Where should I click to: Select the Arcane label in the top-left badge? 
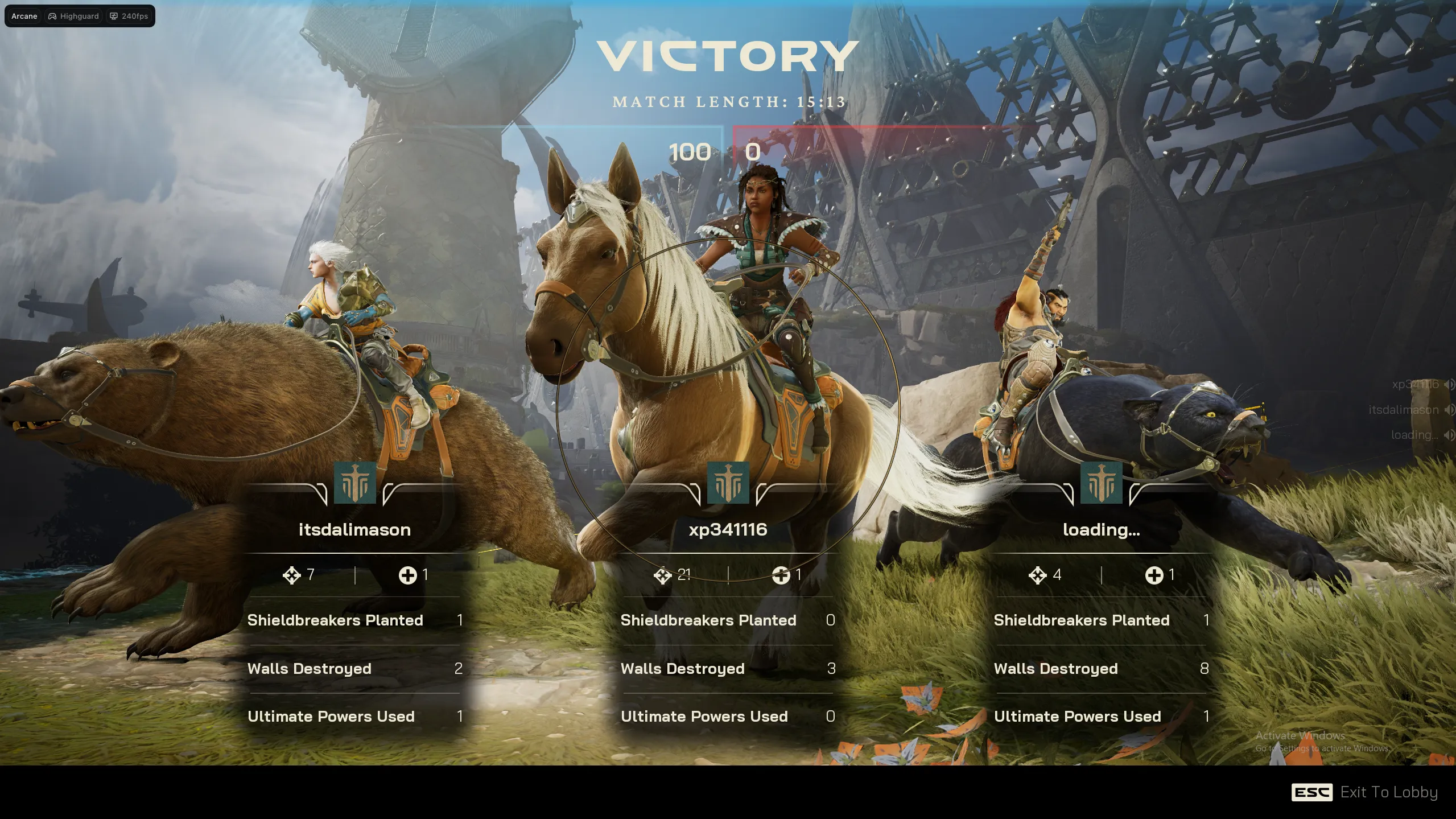(x=23, y=16)
